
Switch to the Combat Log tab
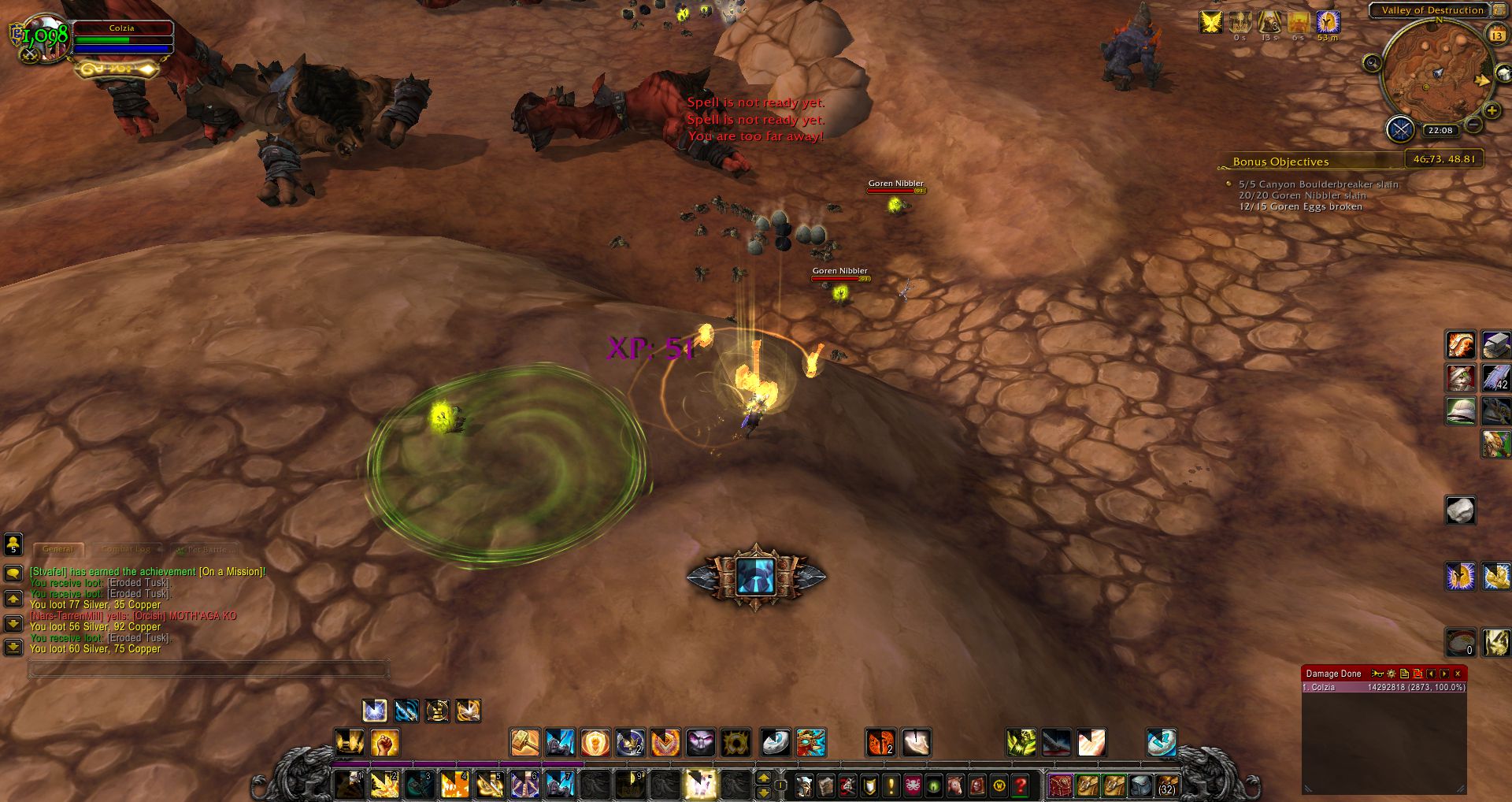point(126,549)
